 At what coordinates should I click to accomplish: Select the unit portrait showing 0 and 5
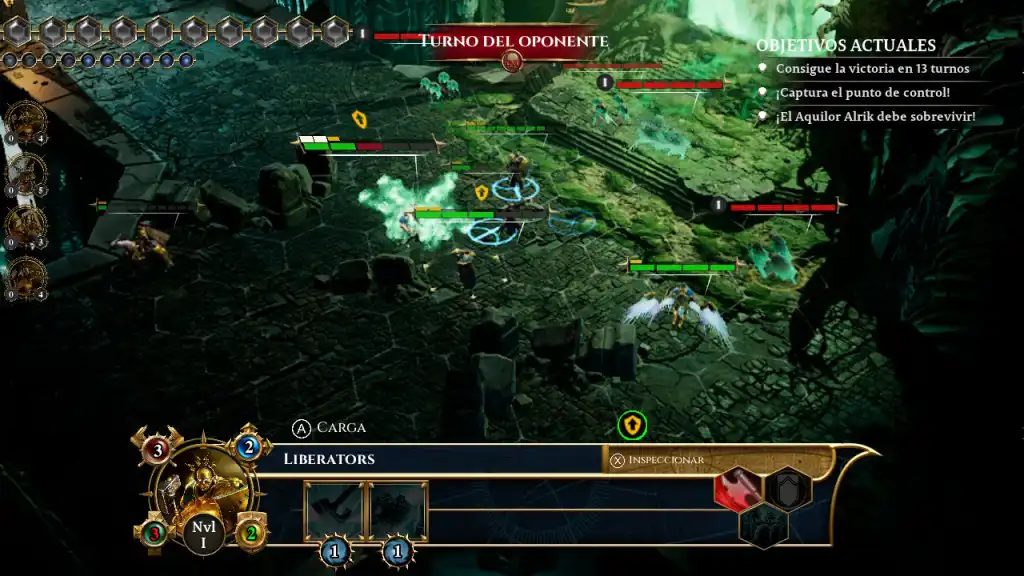pyautogui.click(x=26, y=173)
